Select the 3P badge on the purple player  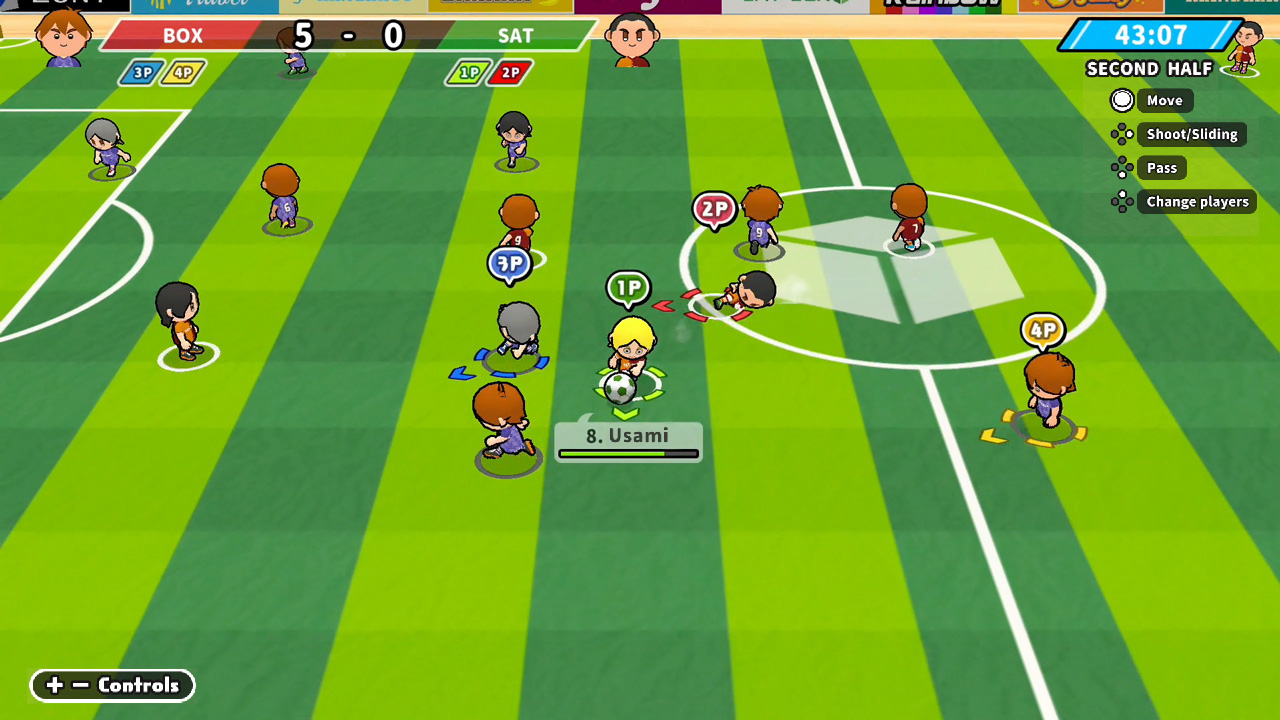[x=510, y=265]
